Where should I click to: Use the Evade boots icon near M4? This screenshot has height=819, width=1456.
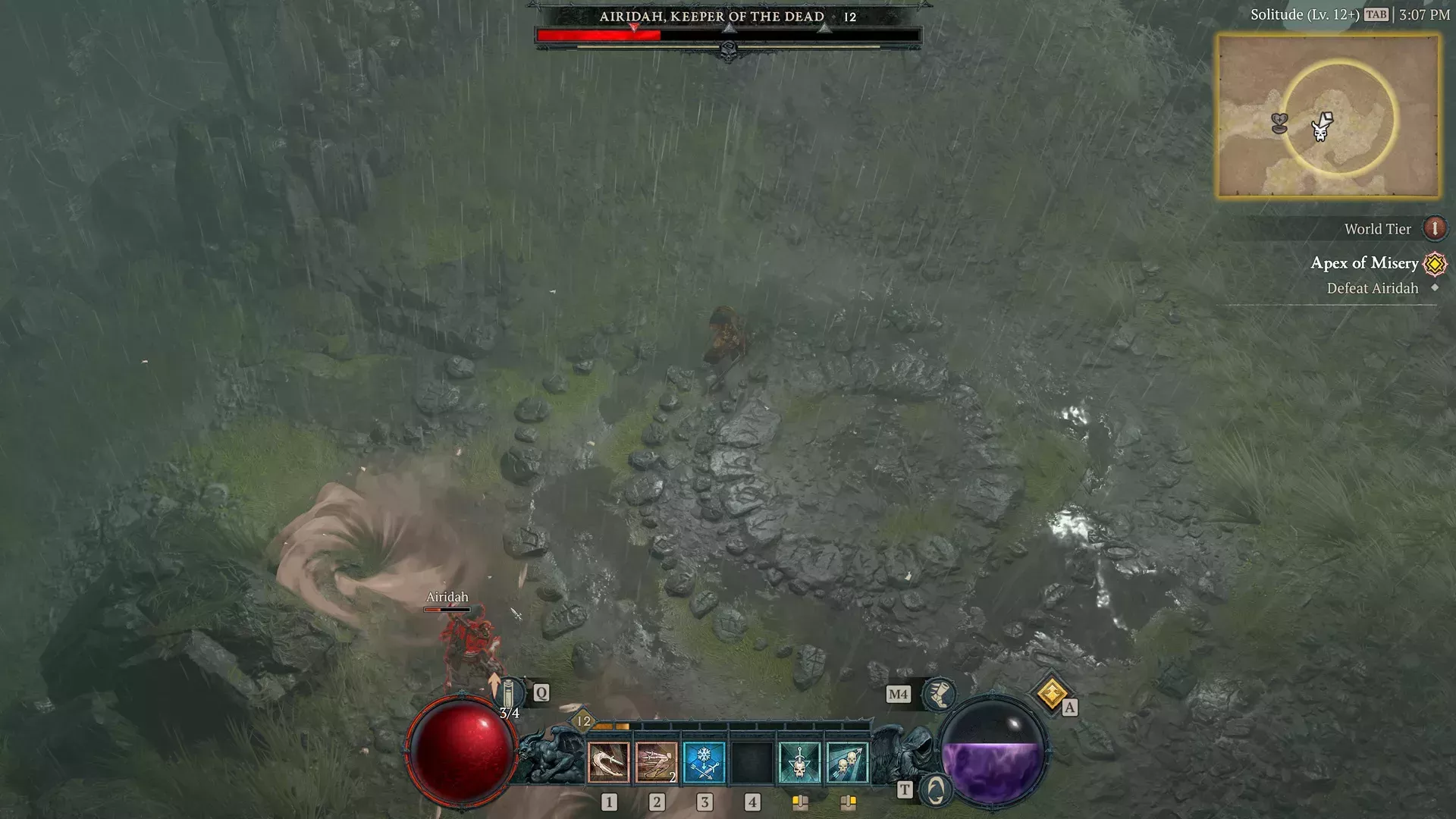[x=938, y=694]
